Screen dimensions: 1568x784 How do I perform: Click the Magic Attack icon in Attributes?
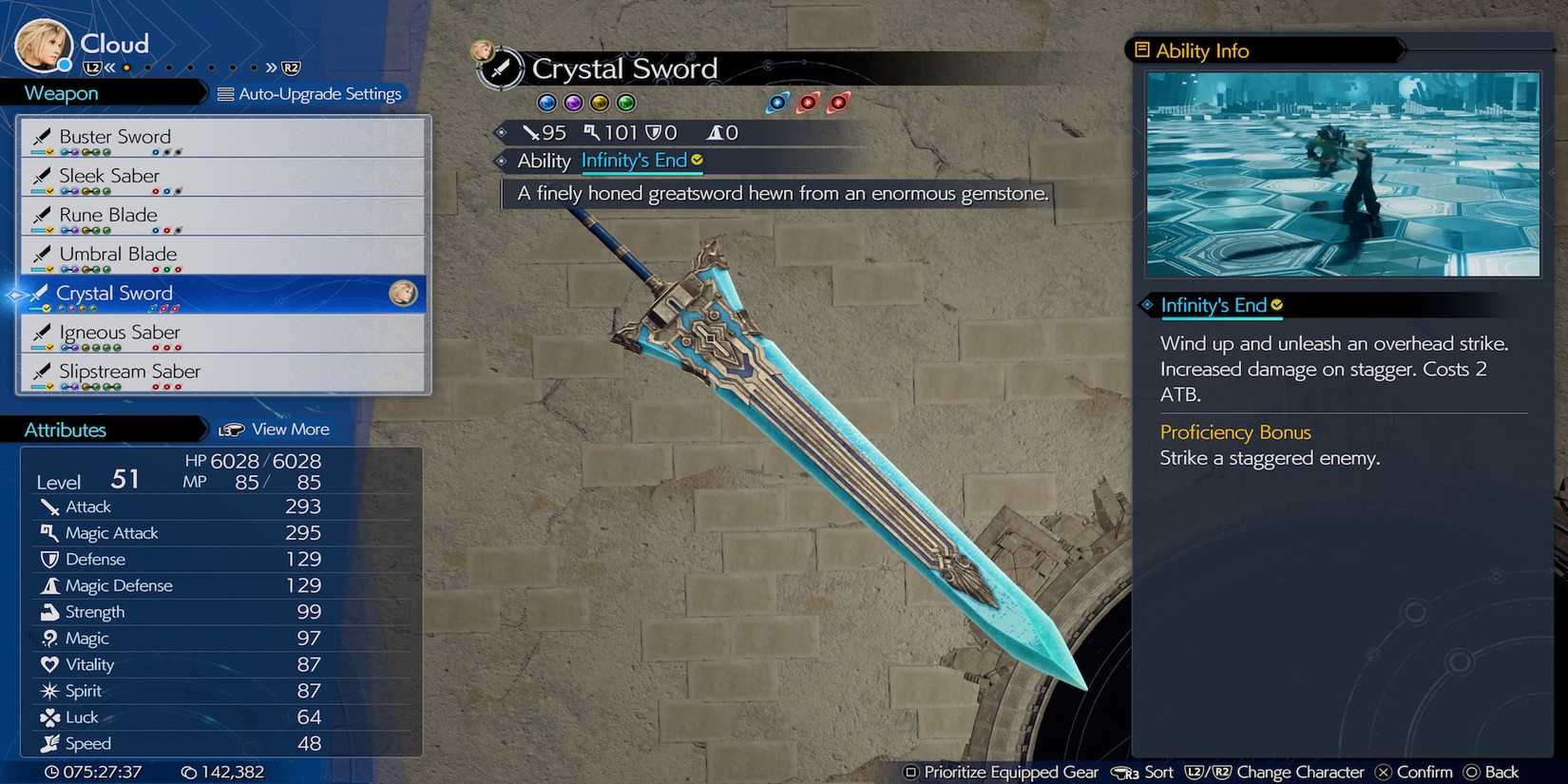51,533
